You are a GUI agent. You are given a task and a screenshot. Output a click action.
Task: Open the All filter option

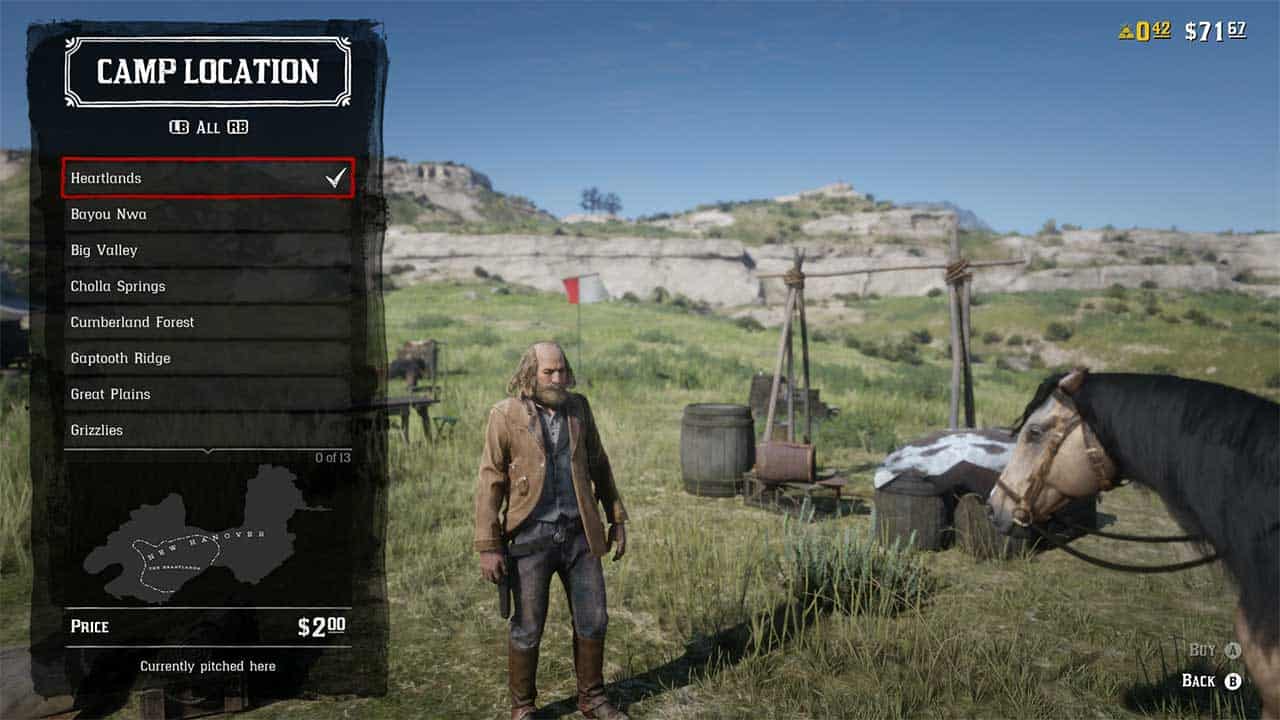click(207, 127)
